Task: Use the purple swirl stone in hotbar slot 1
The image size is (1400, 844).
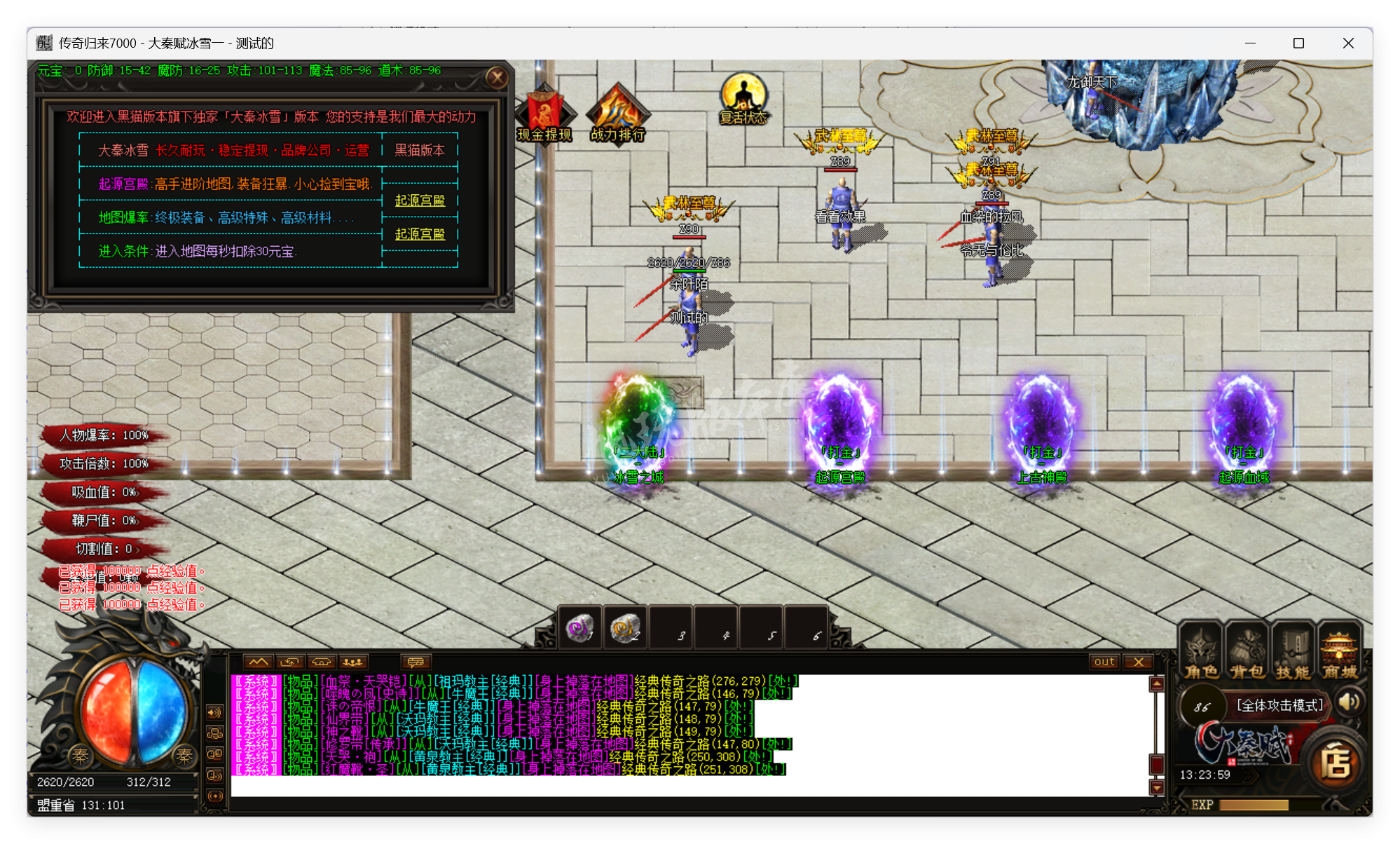Action: [580, 628]
